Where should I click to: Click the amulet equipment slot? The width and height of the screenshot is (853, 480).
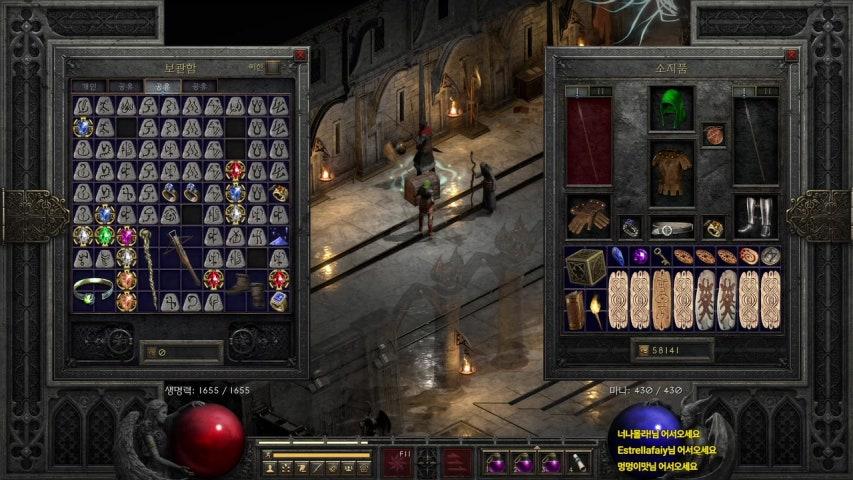[x=712, y=135]
